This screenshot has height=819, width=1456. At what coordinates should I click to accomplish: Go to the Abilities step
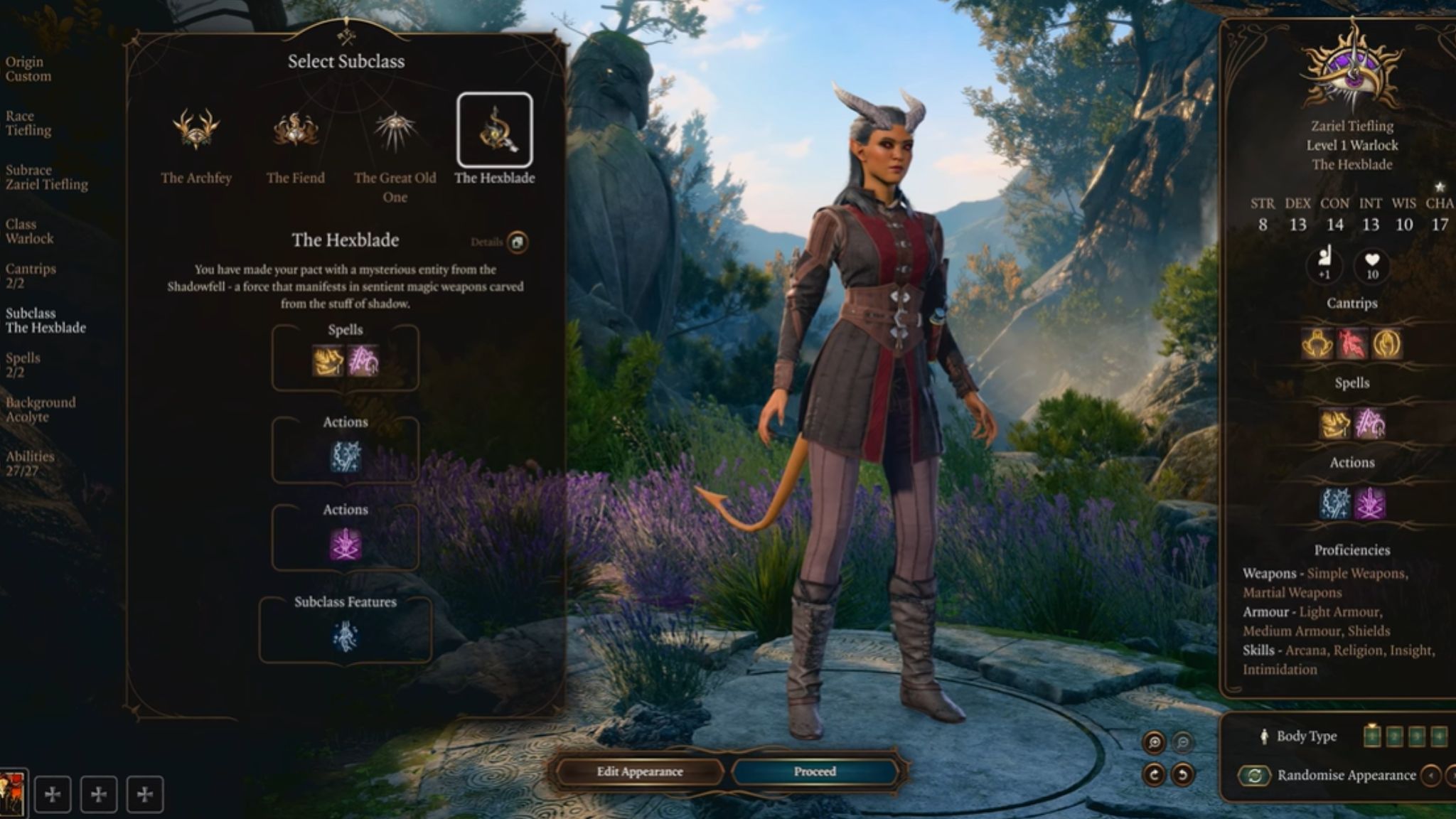pos(30,464)
